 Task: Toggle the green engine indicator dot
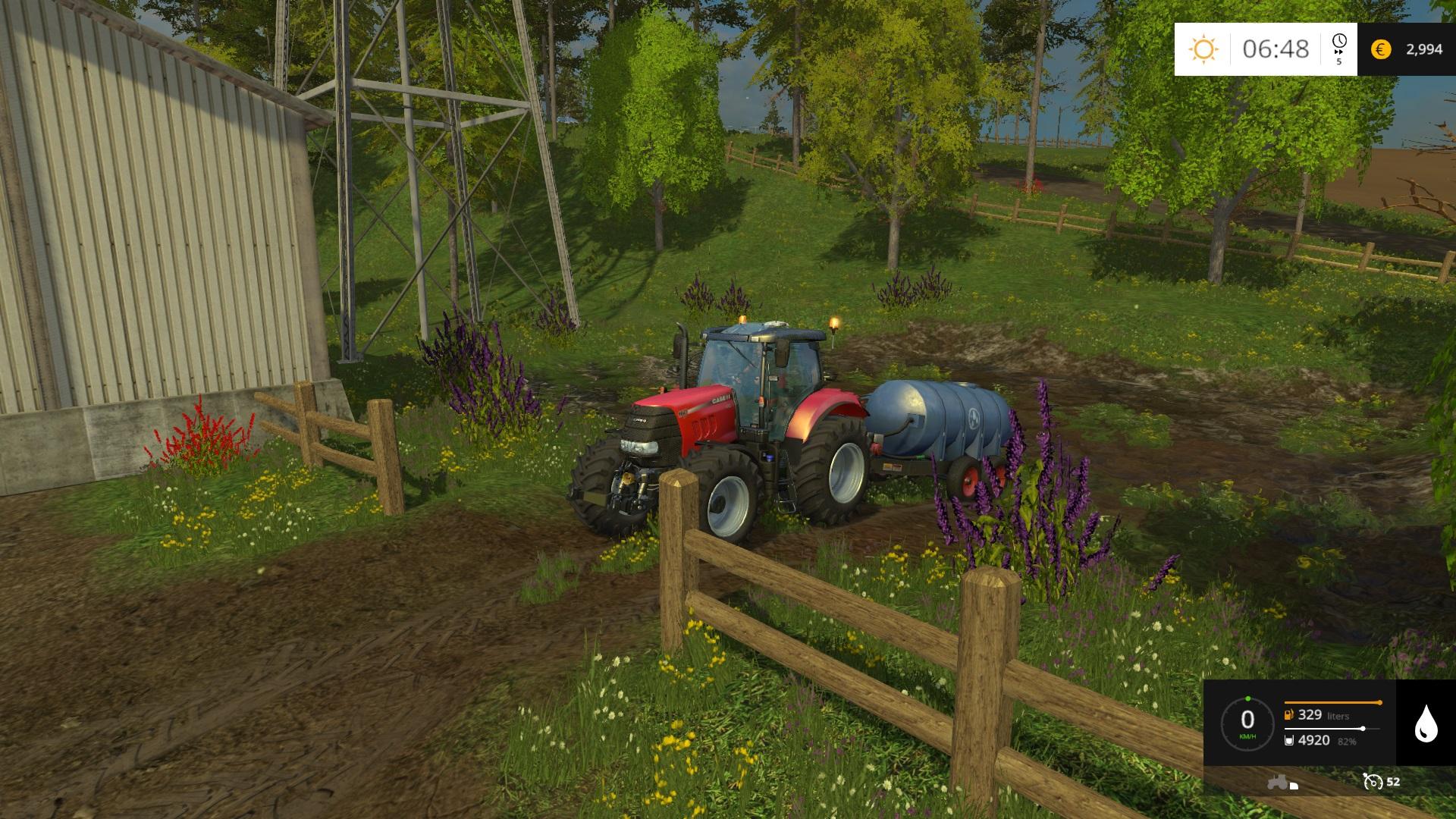tap(1250, 699)
